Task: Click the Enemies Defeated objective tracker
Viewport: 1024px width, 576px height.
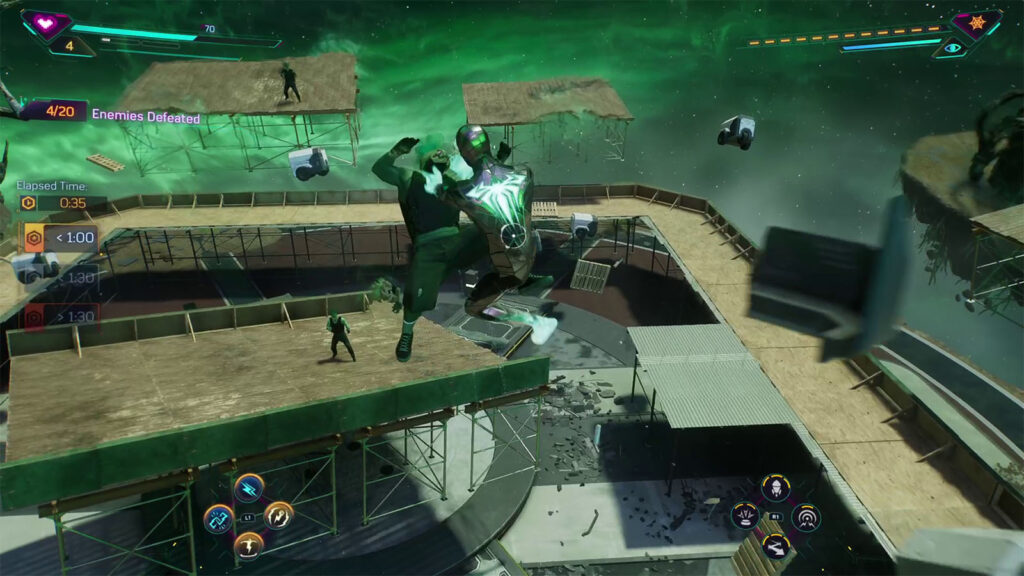Action: 110,114
